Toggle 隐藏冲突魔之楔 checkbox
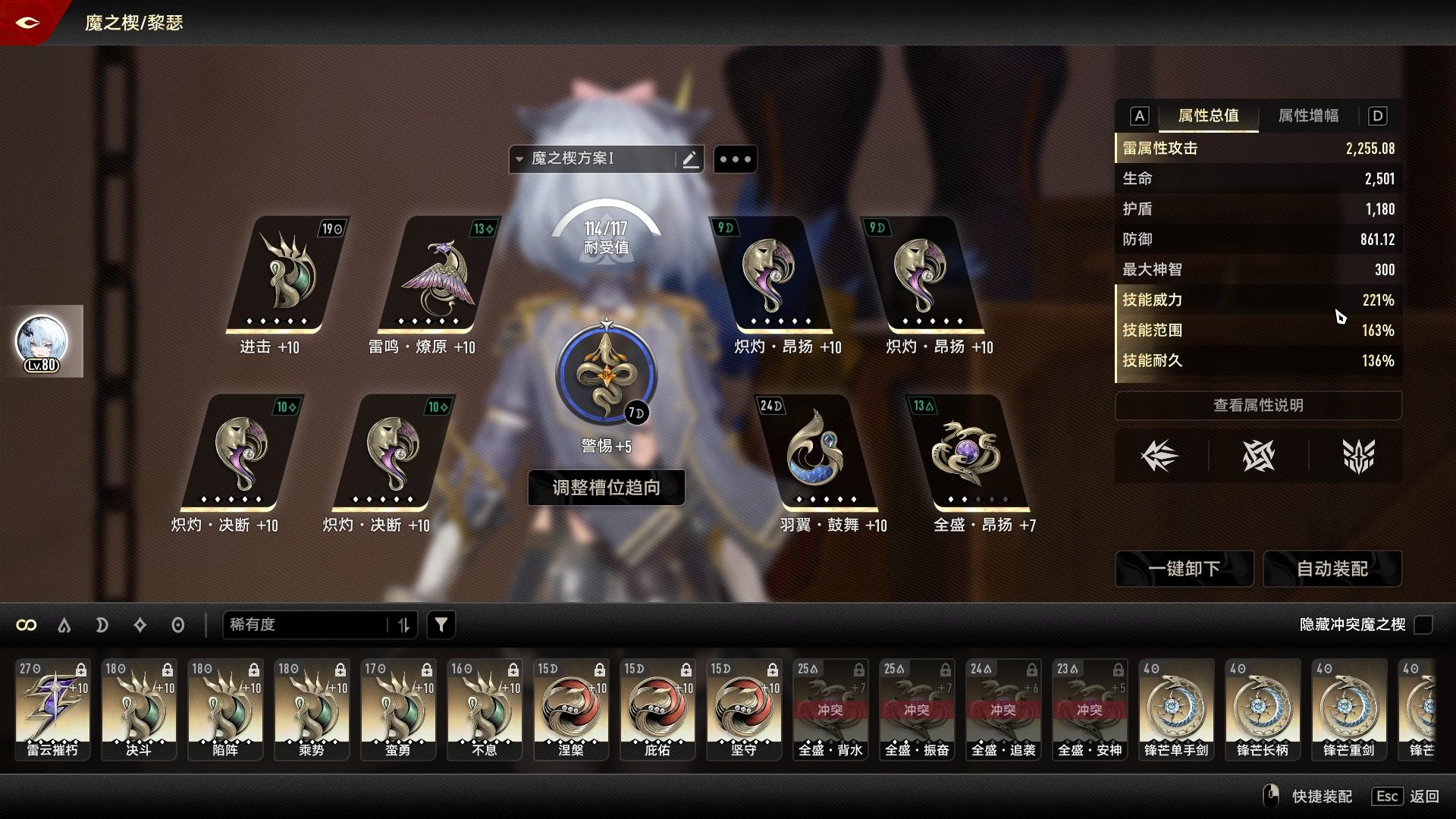This screenshot has height=819, width=1456. pyautogui.click(x=1423, y=625)
